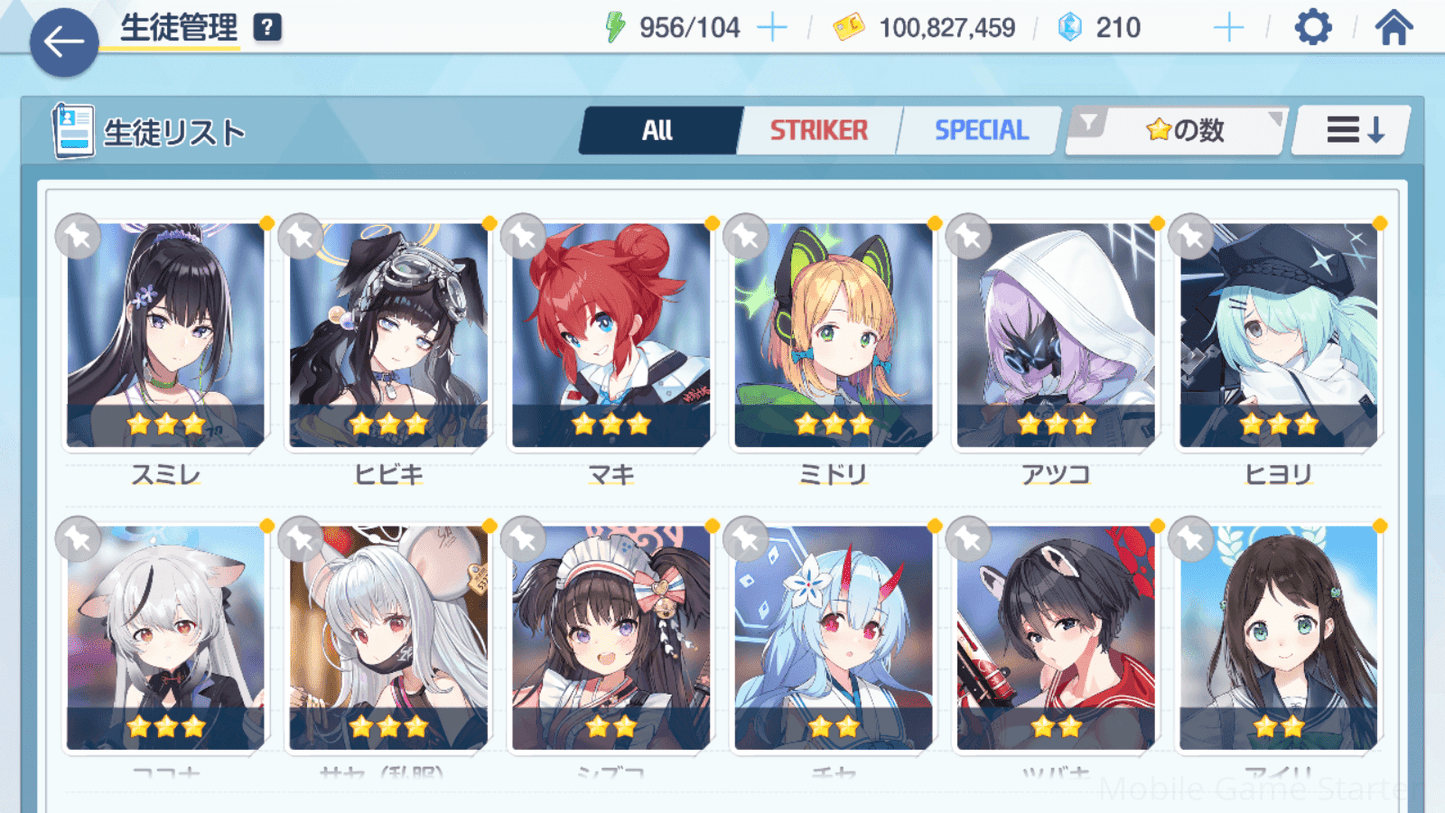Select the スミレ student card

(x=166, y=335)
